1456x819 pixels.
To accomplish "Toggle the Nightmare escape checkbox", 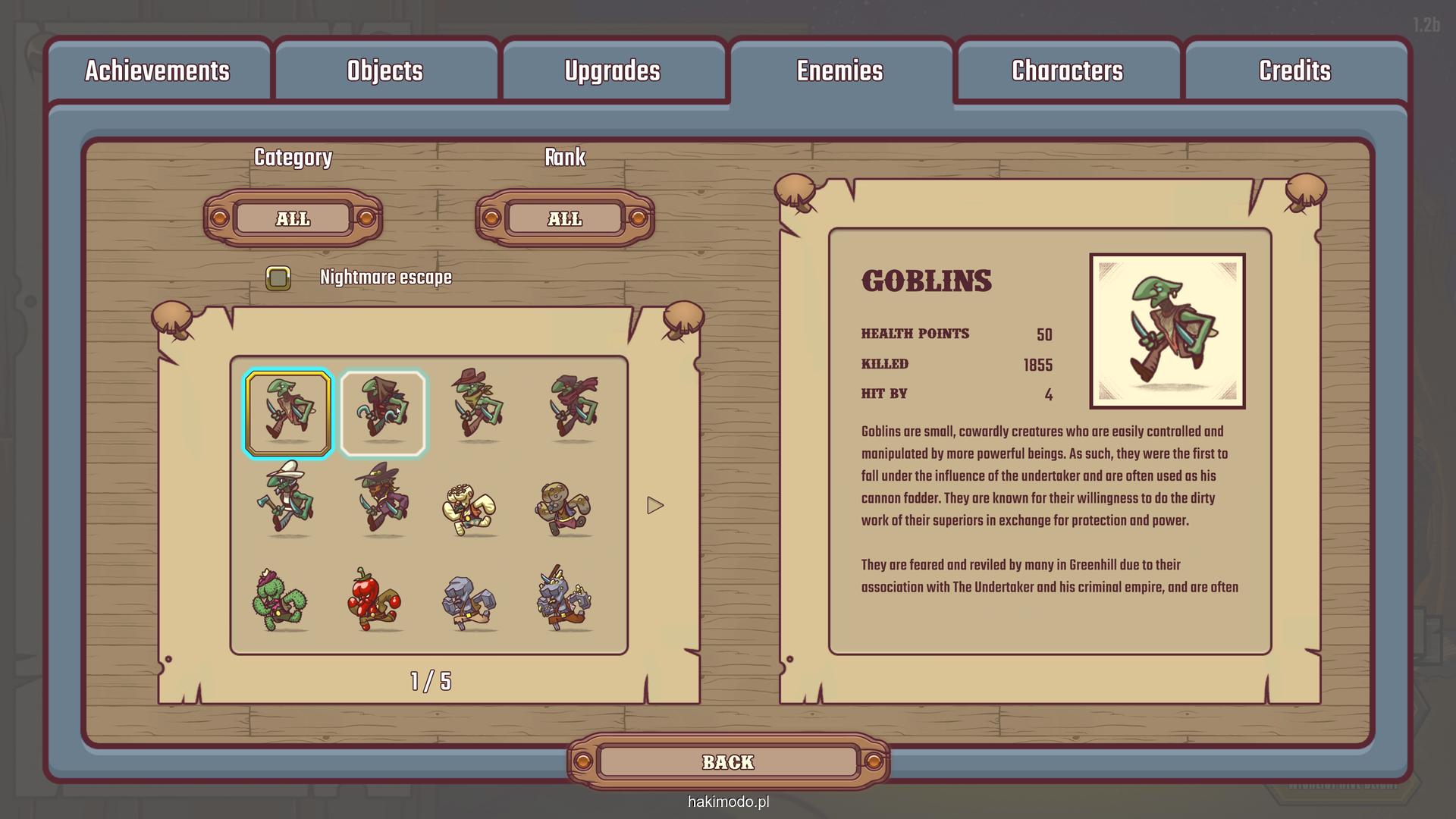I will (278, 278).
